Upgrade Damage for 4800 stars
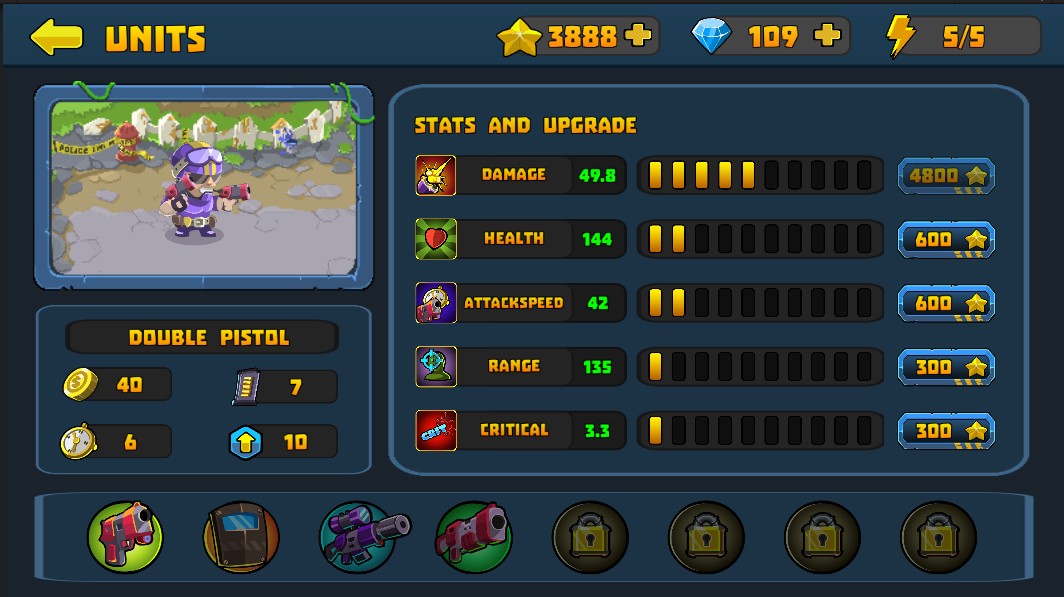The height and width of the screenshot is (597, 1064). [x=946, y=176]
